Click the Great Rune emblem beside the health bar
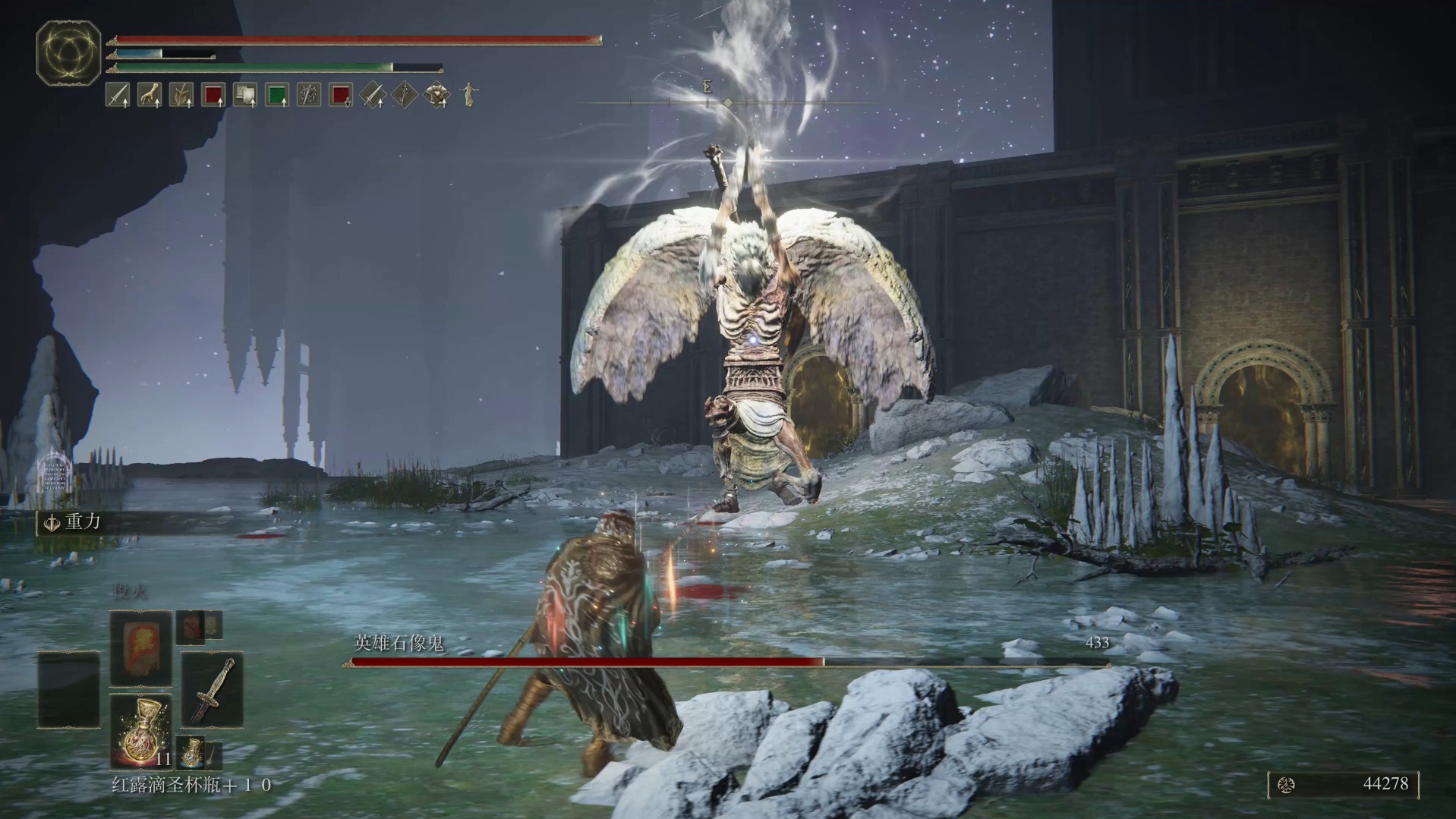Viewport: 1456px width, 819px height. [68, 52]
